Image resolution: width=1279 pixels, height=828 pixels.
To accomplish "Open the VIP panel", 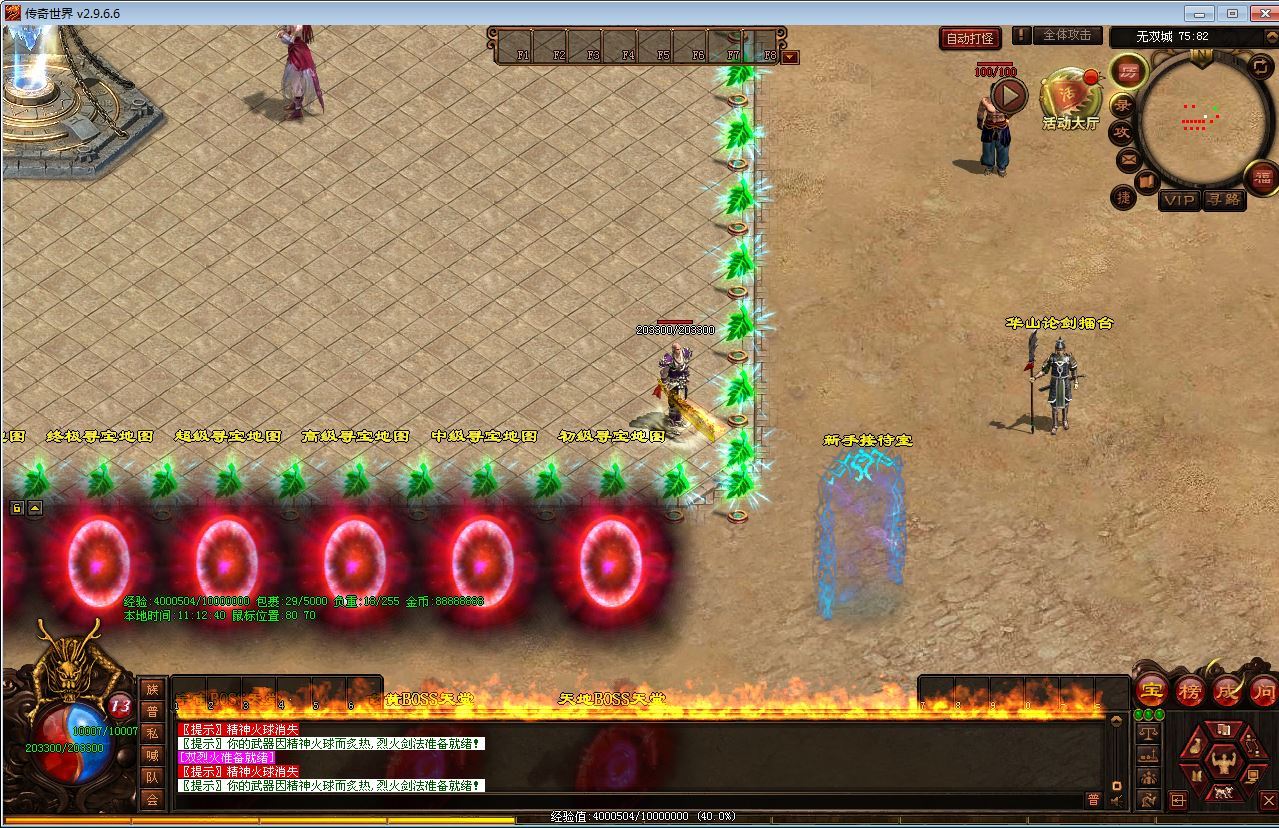I will click(x=1179, y=200).
